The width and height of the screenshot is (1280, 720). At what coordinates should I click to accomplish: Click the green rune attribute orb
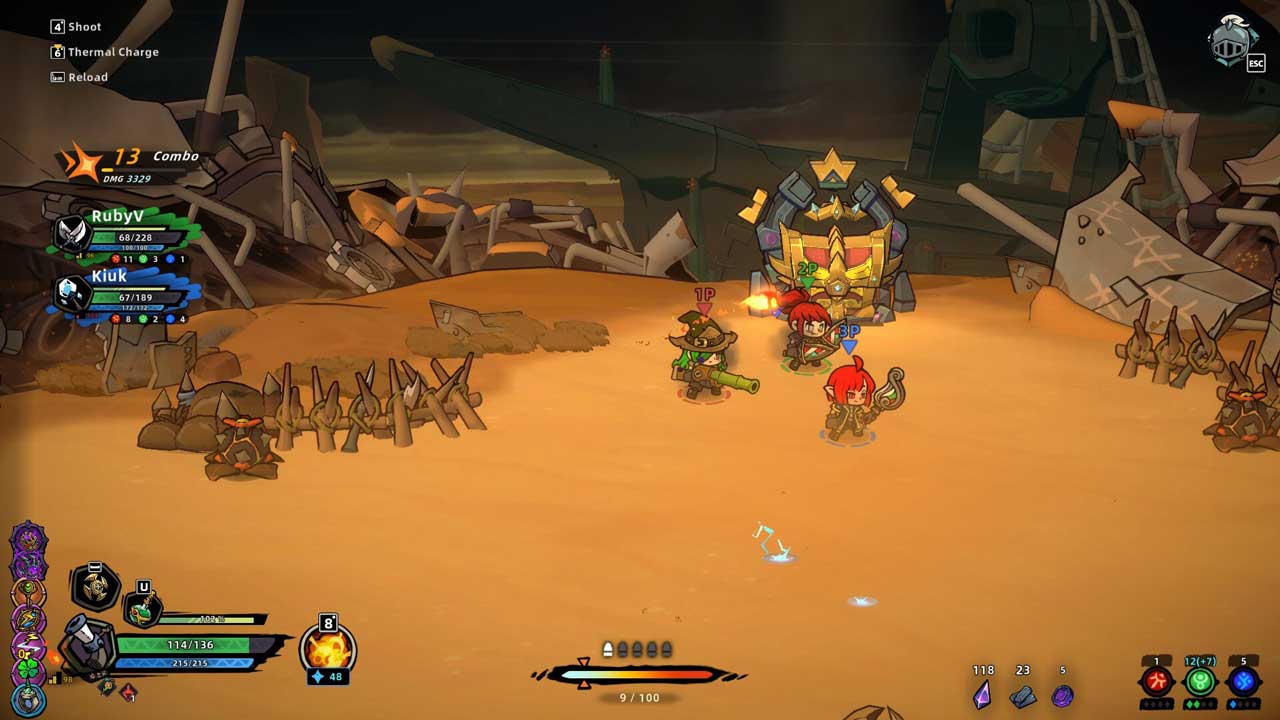[x=1199, y=682]
